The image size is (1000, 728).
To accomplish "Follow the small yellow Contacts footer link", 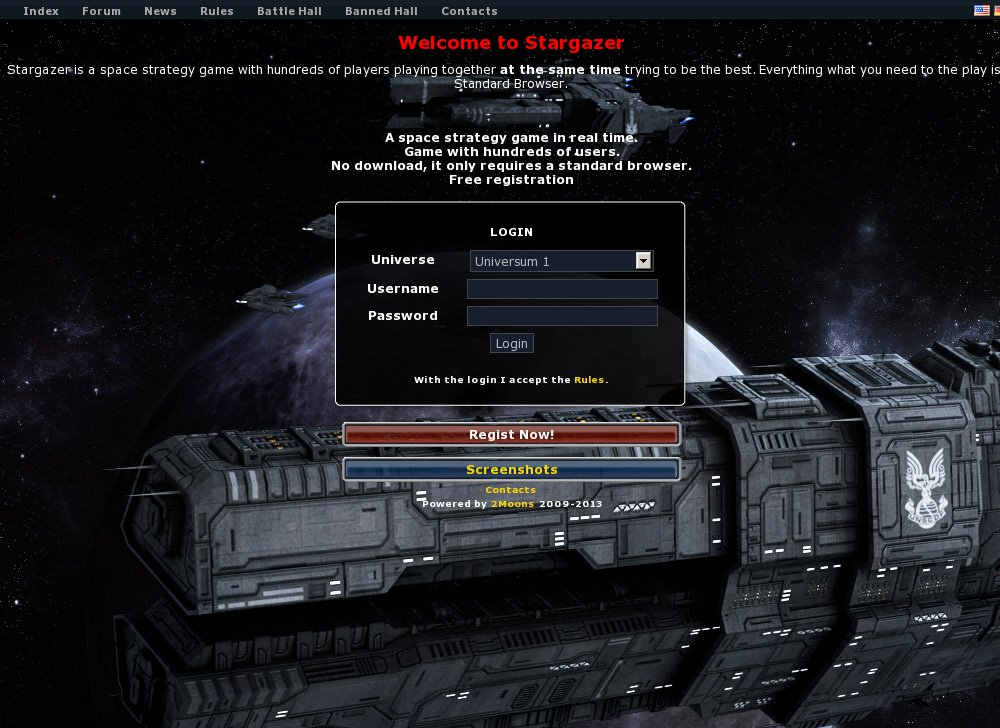I will tap(510, 490).
